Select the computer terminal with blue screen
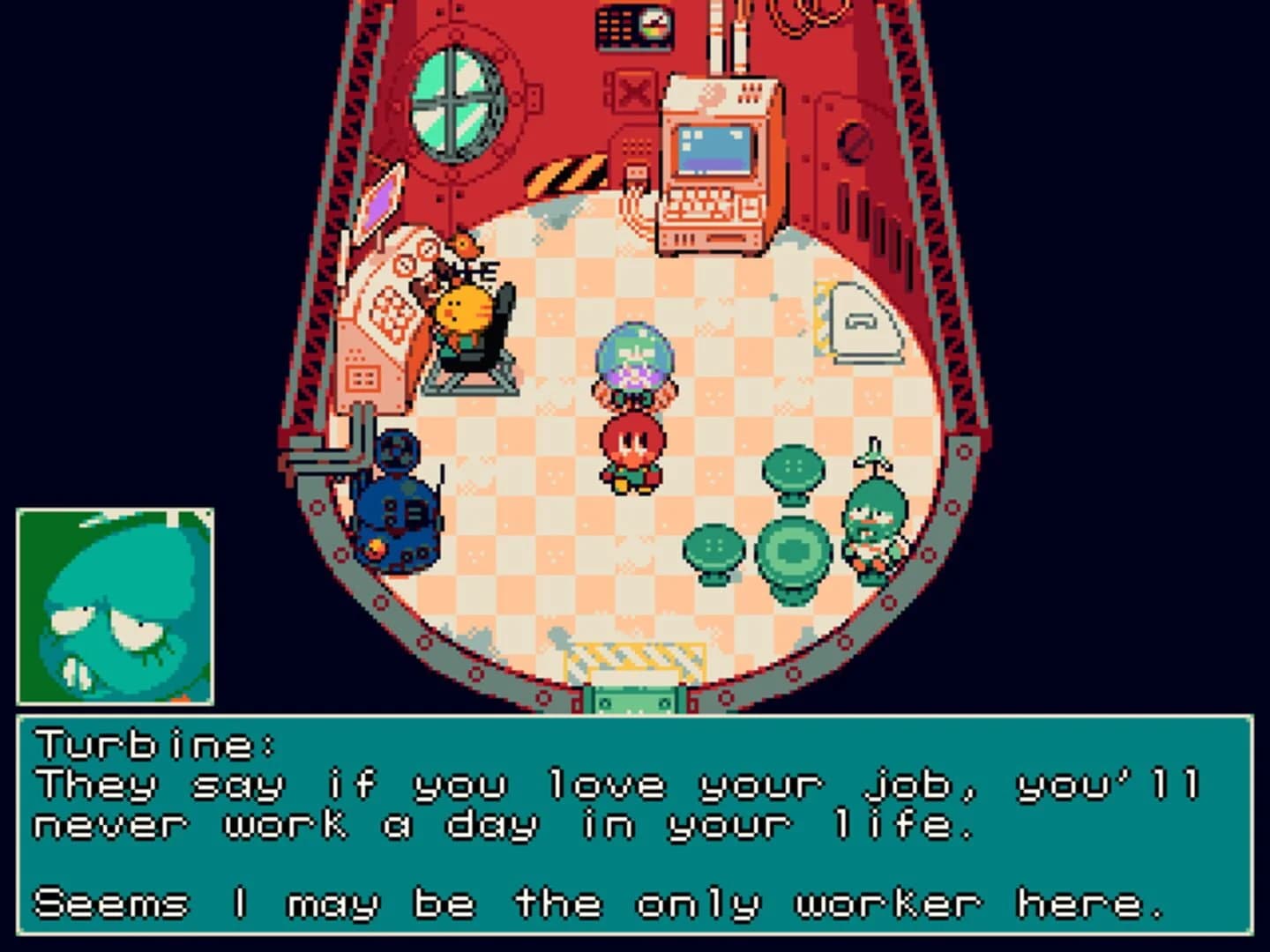1270x952 pixels. click(x=714, y=150)
